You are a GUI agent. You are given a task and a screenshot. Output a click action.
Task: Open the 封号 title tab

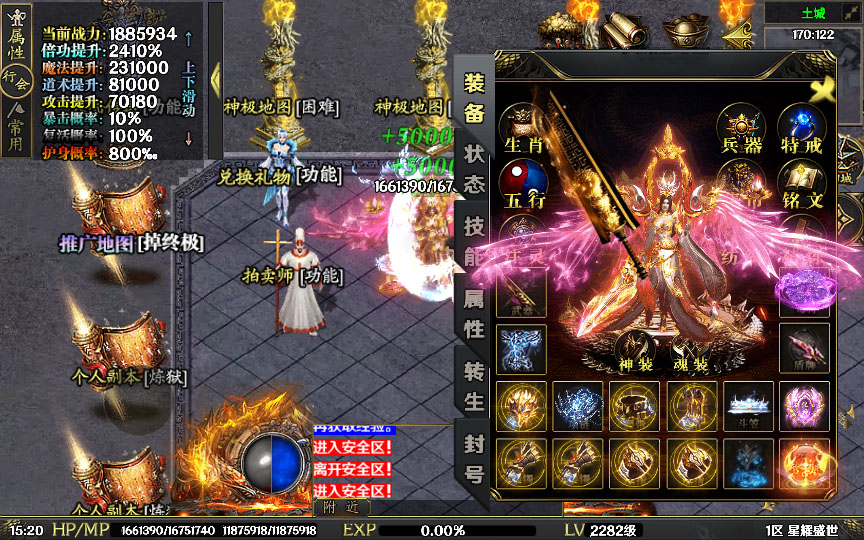click(x=474, y=458)
